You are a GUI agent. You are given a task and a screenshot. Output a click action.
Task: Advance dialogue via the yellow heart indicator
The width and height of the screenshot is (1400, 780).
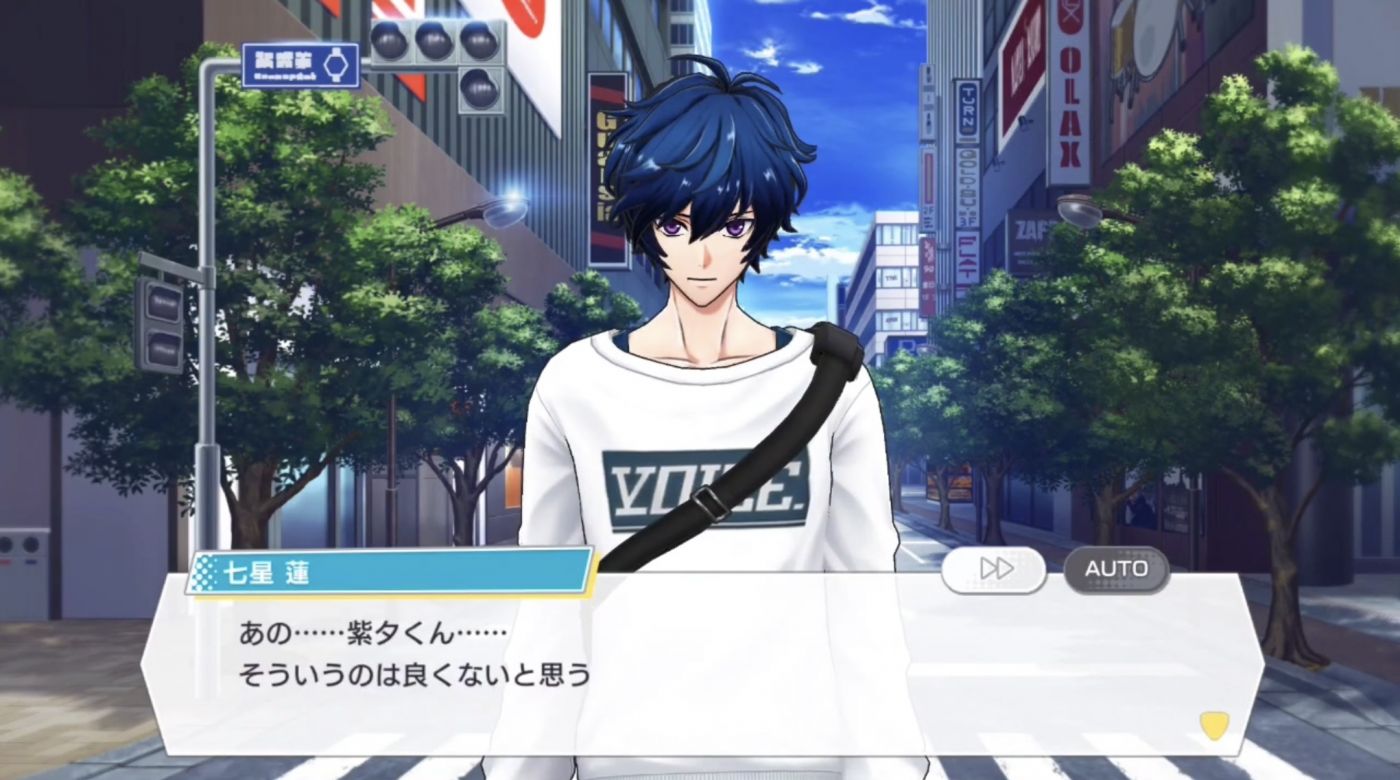click(x=1214, y=724)
